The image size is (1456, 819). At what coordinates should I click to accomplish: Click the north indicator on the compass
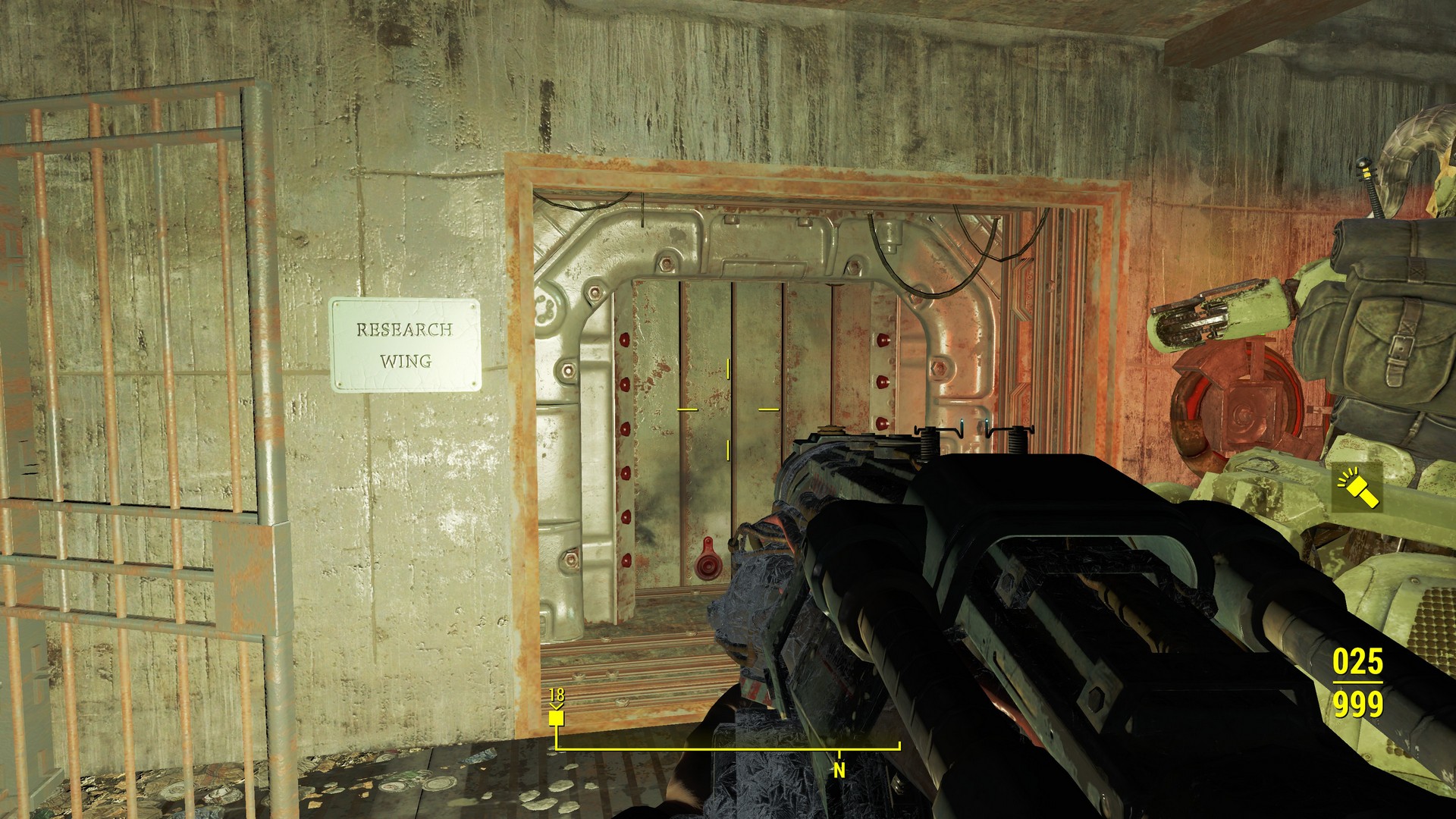(839, 770)
